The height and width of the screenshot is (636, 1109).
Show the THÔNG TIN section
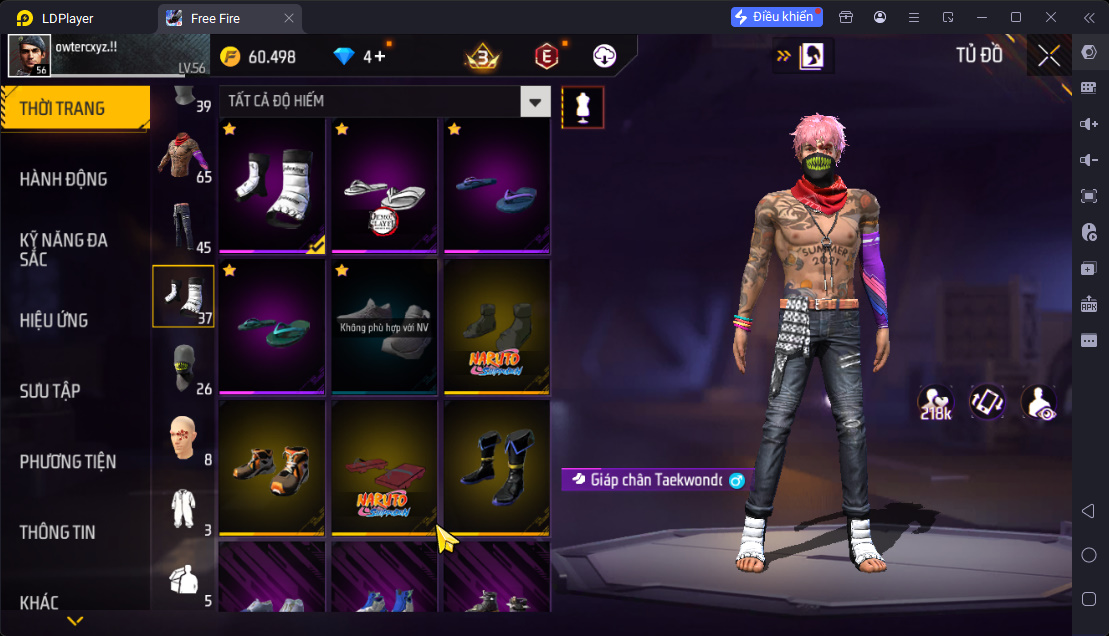click(57, 532)
